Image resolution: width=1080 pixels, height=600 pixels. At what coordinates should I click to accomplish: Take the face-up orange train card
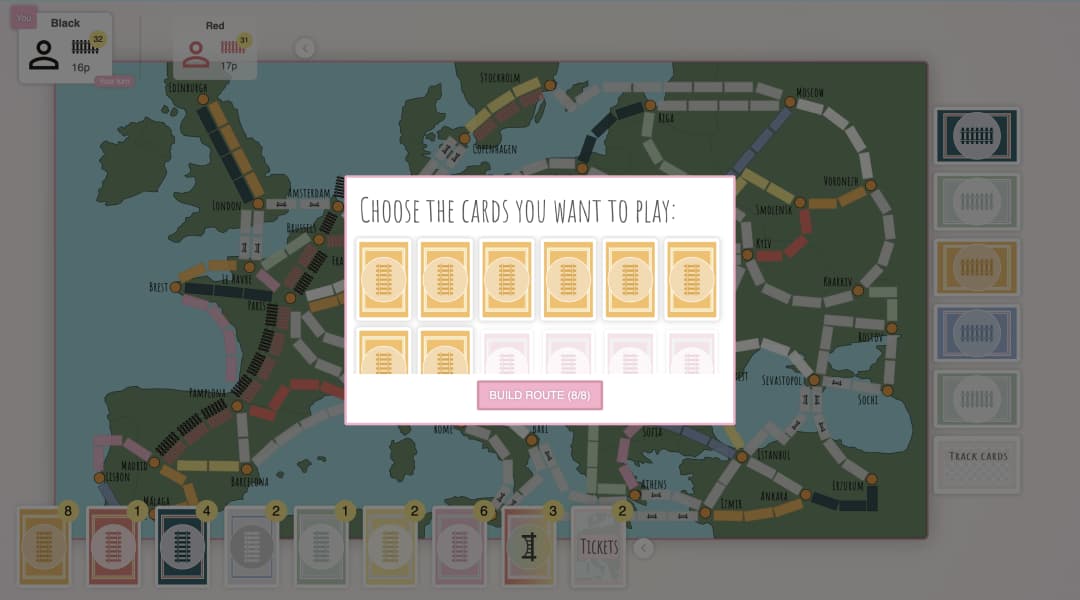coord(977,267)
